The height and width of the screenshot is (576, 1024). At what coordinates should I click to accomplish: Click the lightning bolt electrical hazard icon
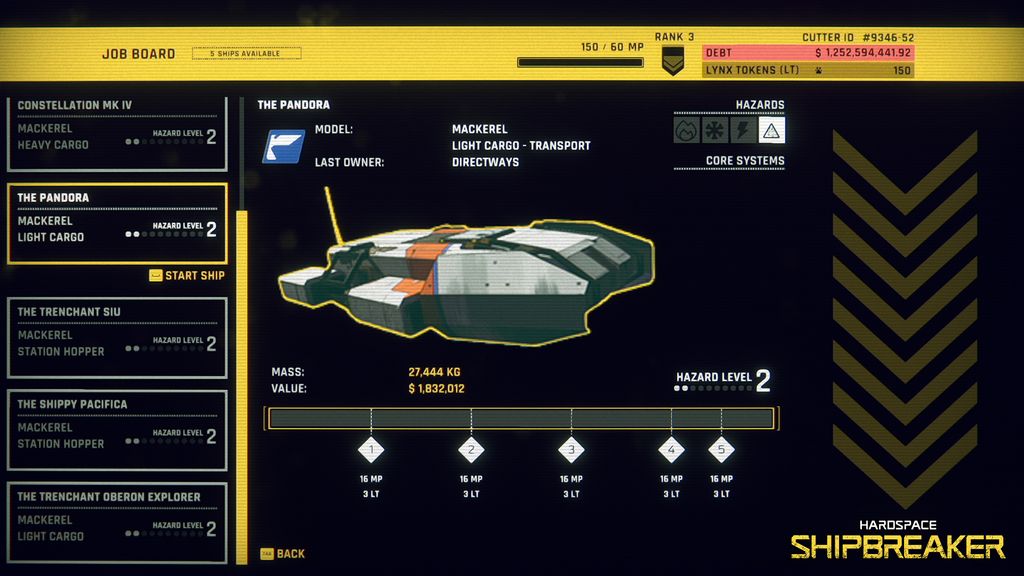point(743,131)
